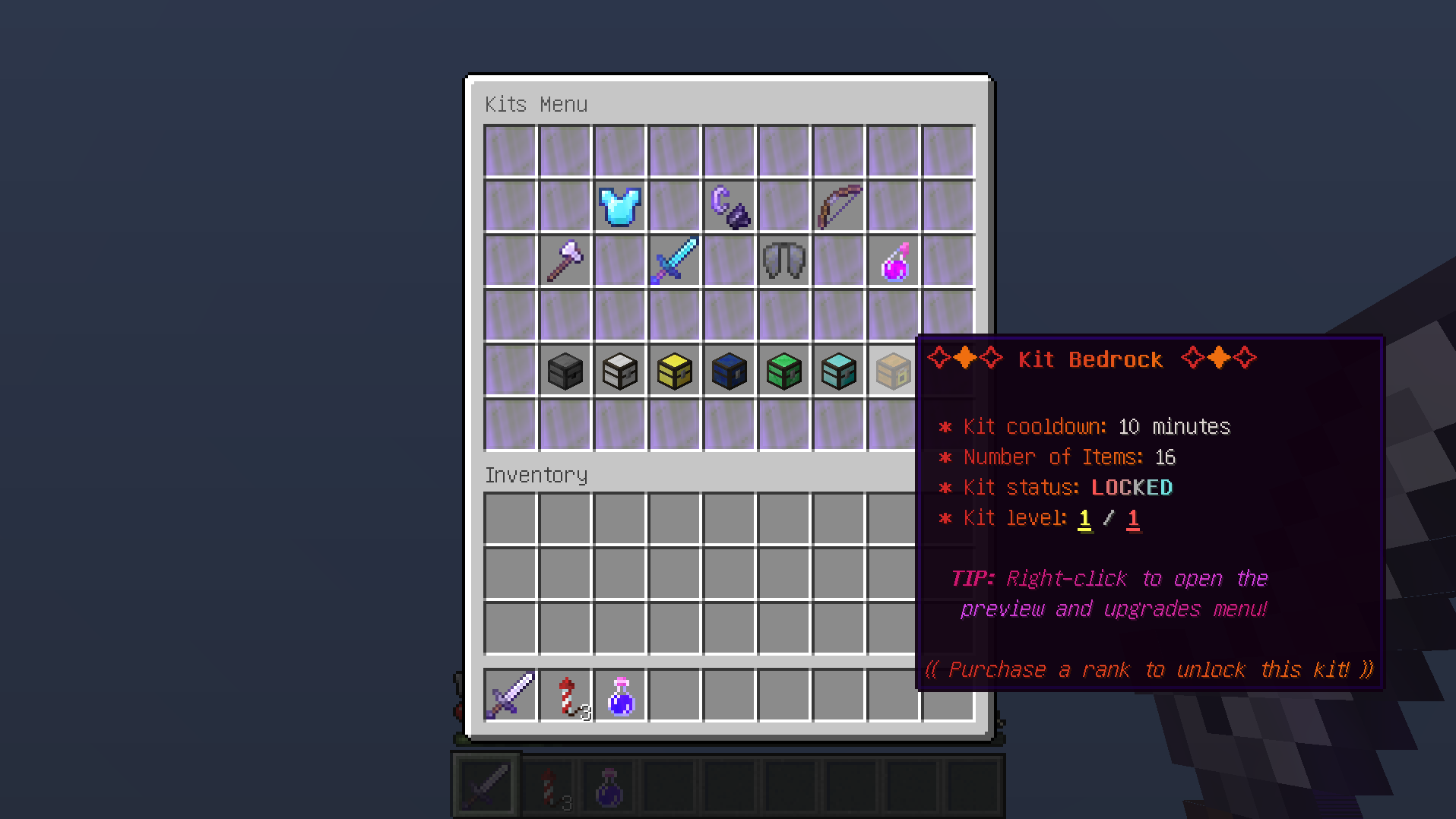
Task: Select the diamond chestplate kit item
Action: point(619,205)
